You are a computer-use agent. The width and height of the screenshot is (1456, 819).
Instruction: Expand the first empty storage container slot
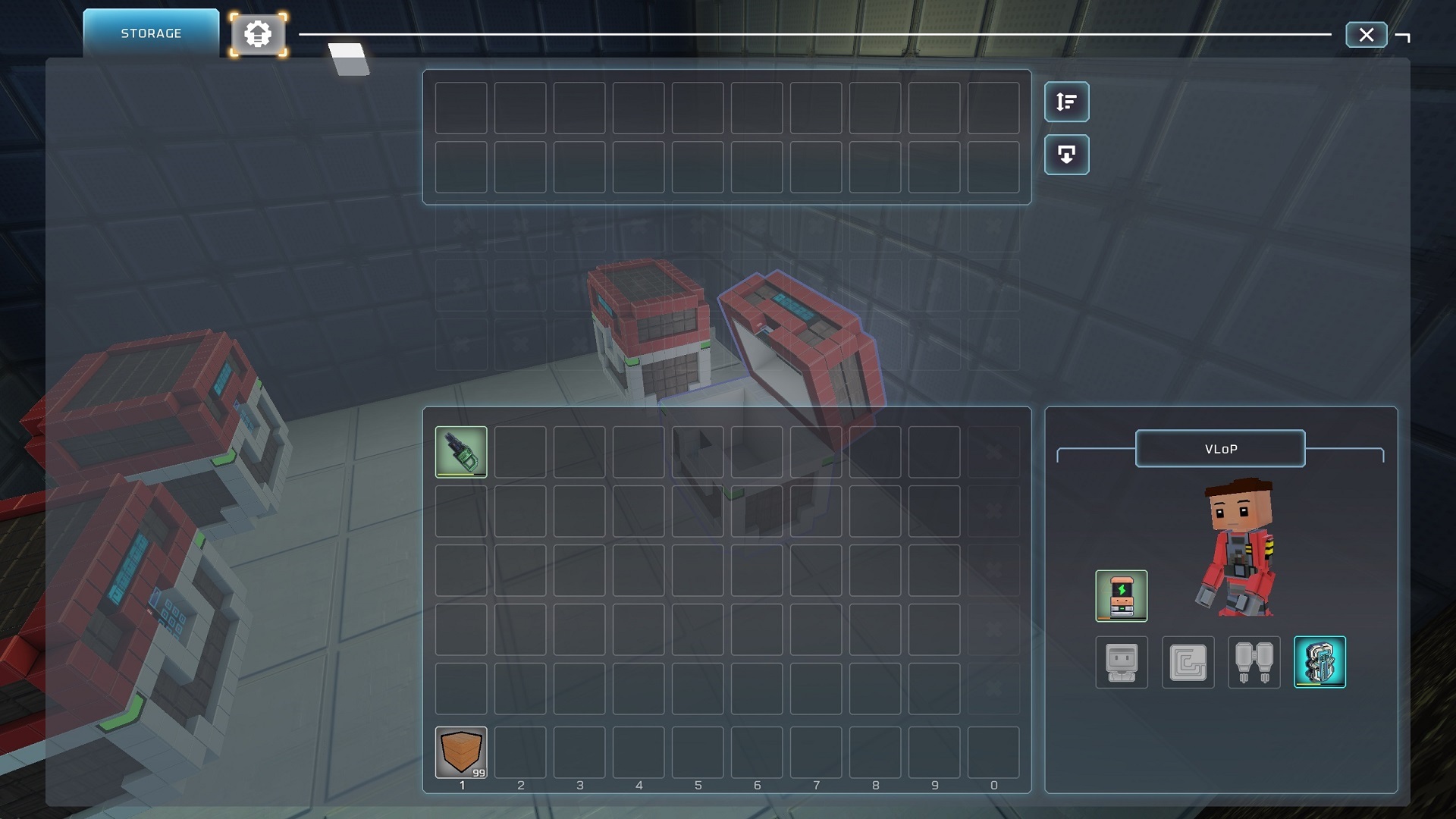coord(461,106)
